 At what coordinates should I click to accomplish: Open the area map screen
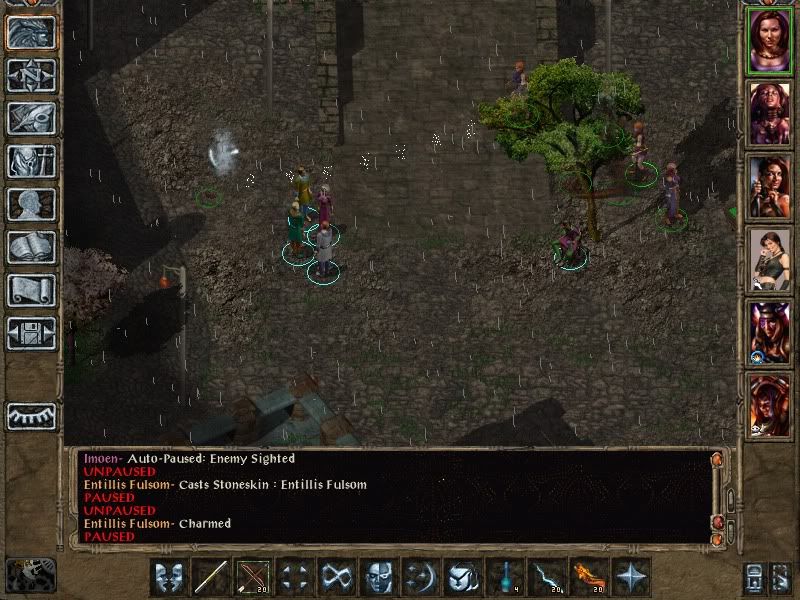(x=31, y=74)
